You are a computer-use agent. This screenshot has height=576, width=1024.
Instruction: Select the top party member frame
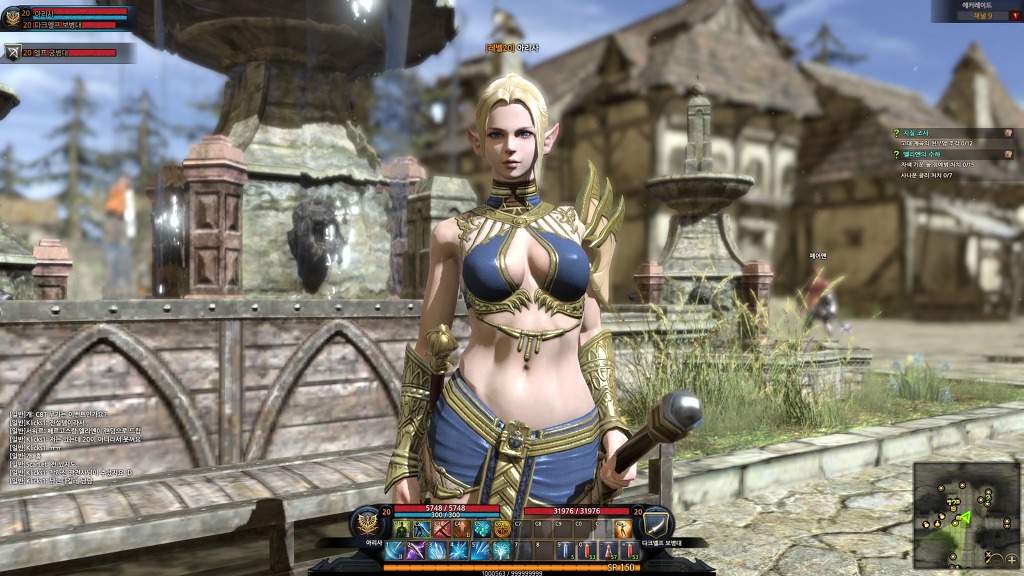tap(68, 17)
